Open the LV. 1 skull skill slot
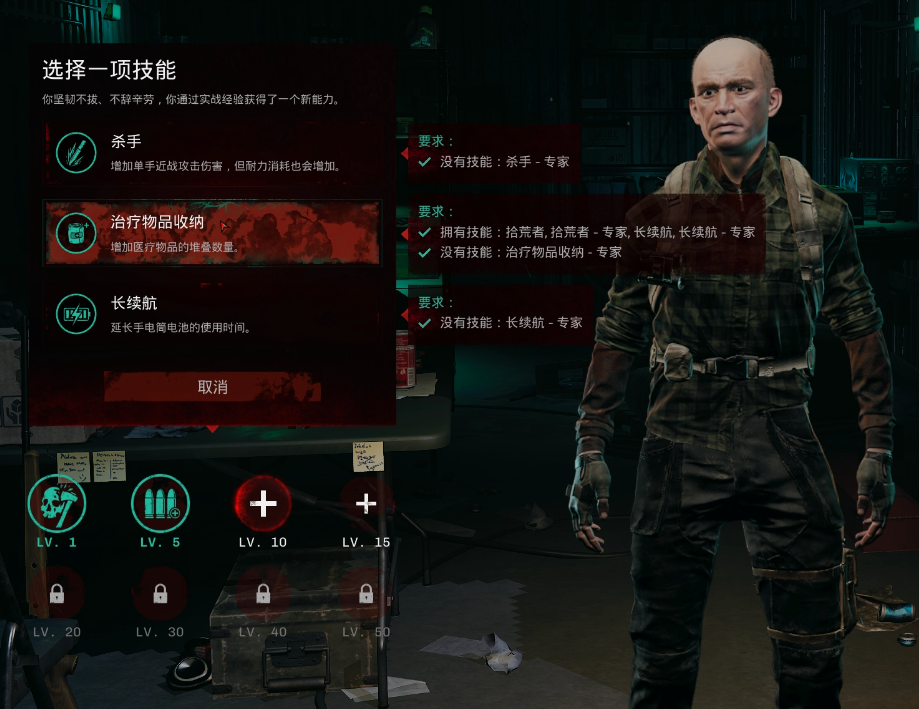The height and width of the screenshot is (709, 919). (x=57, y=503)
